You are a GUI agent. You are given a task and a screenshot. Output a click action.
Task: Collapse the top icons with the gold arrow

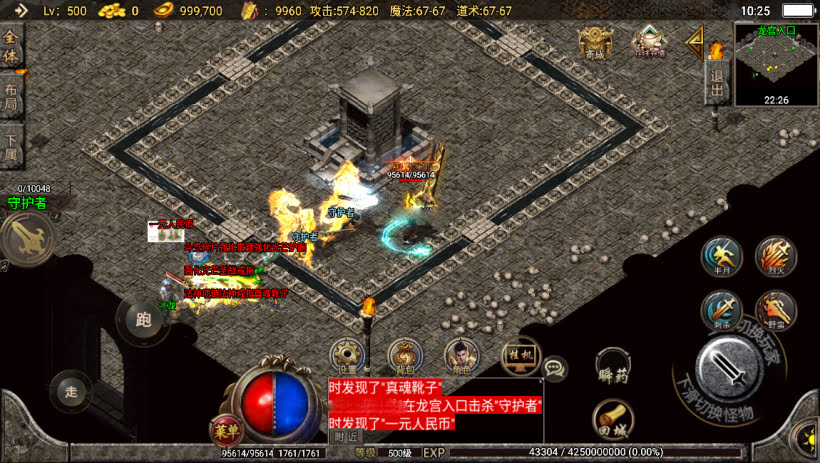click(693, 42)
